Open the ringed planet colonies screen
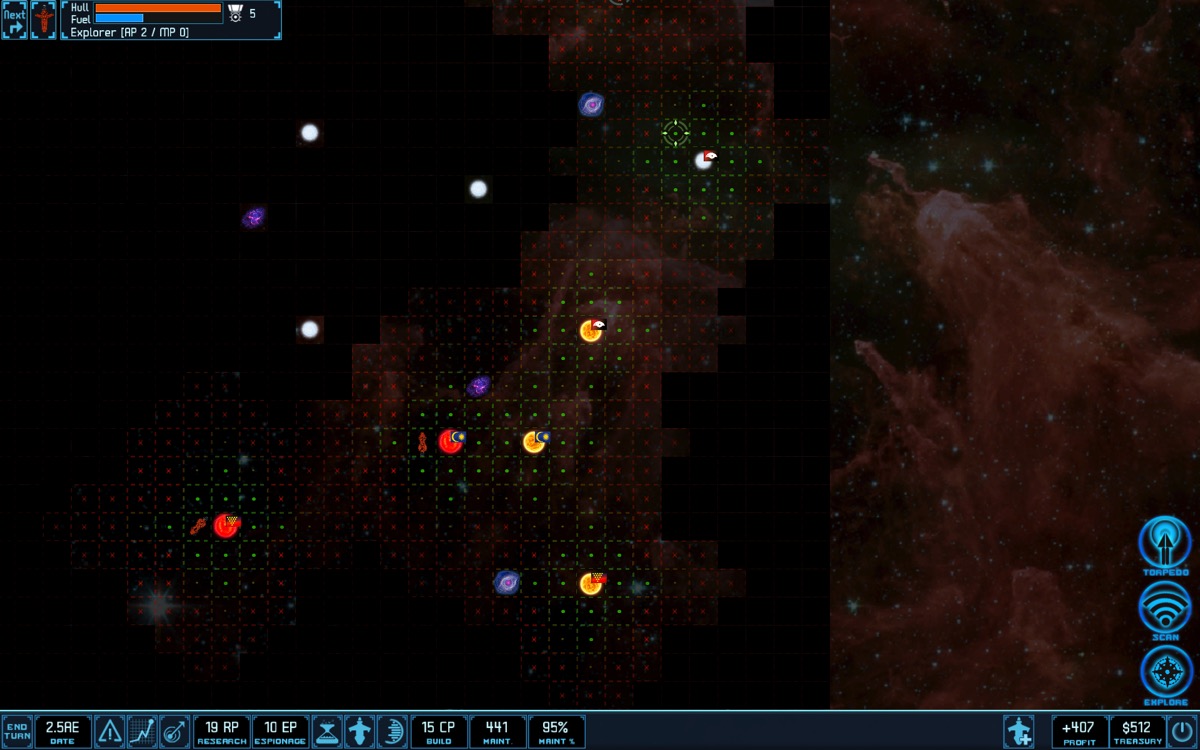The height and width of the screenshot is (750, 1200). pos(391,731)
